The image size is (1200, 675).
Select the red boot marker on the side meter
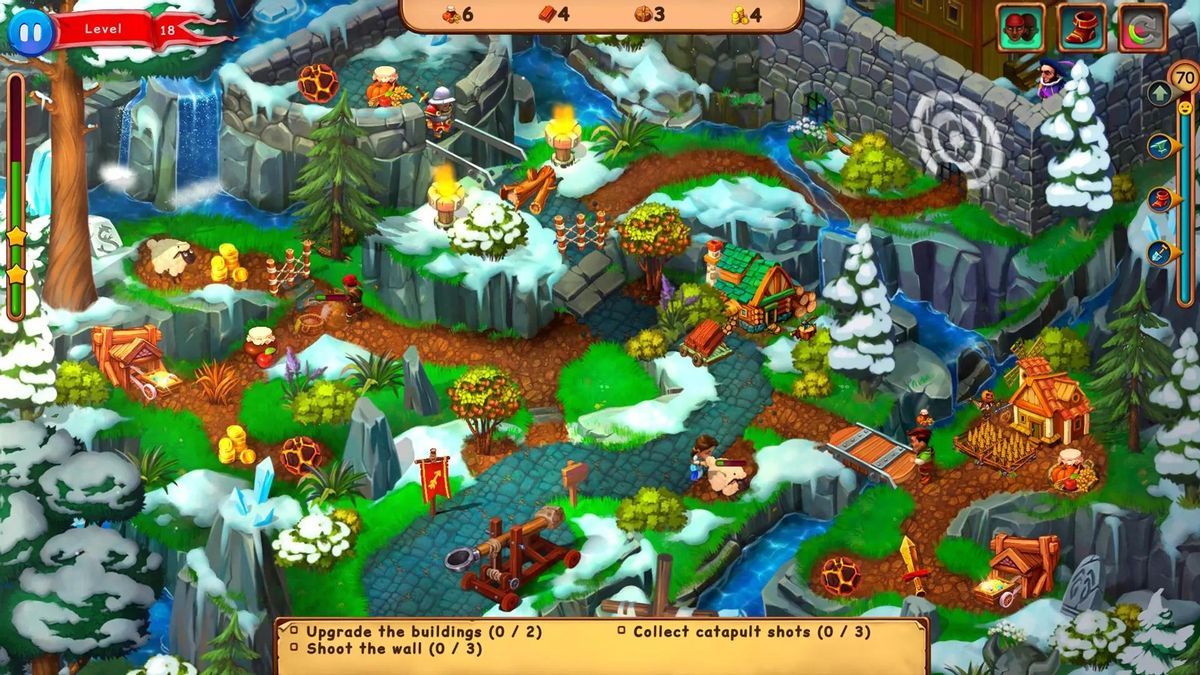(1160, 199)
